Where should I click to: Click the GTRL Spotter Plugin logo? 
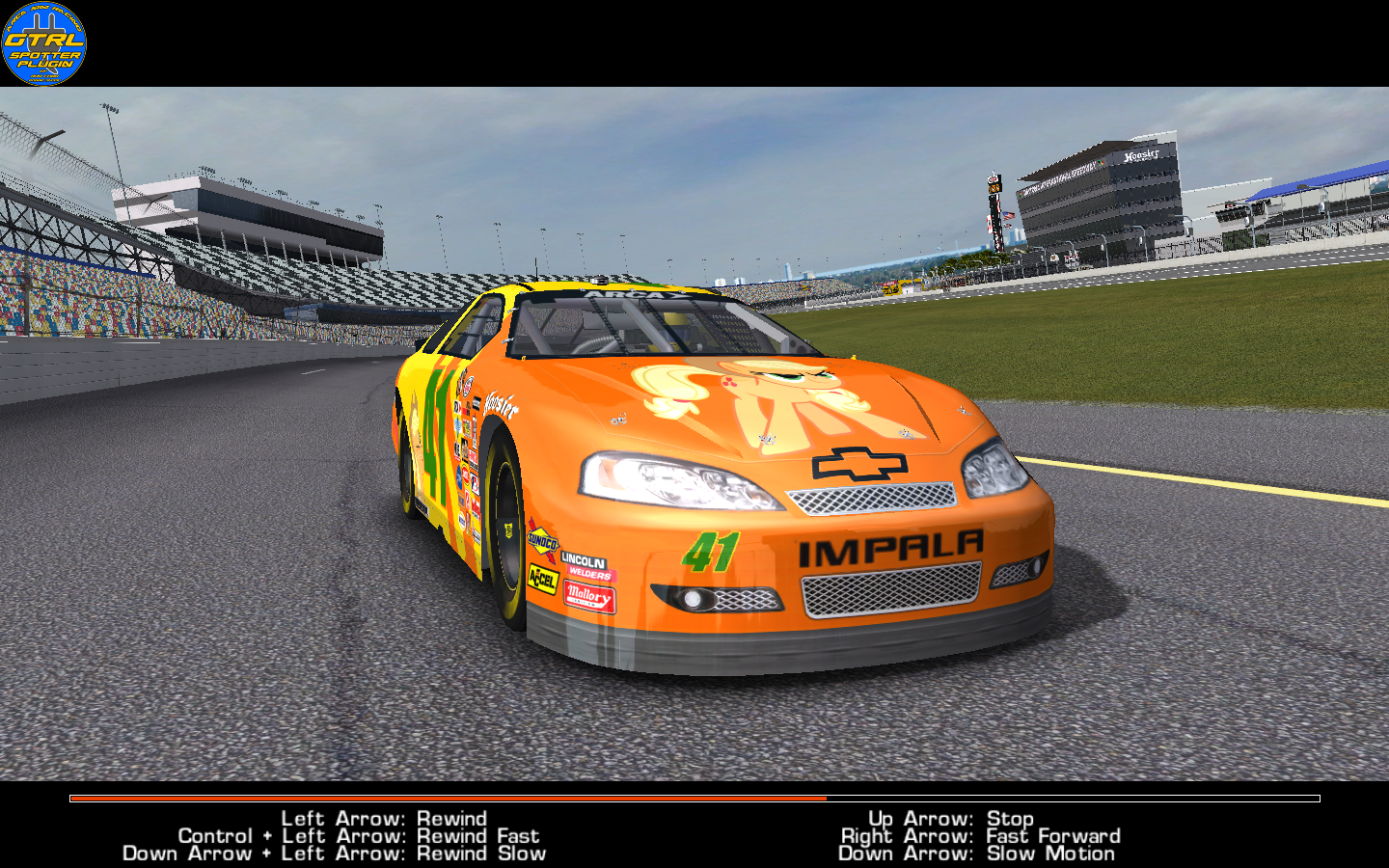click(44, 43)
